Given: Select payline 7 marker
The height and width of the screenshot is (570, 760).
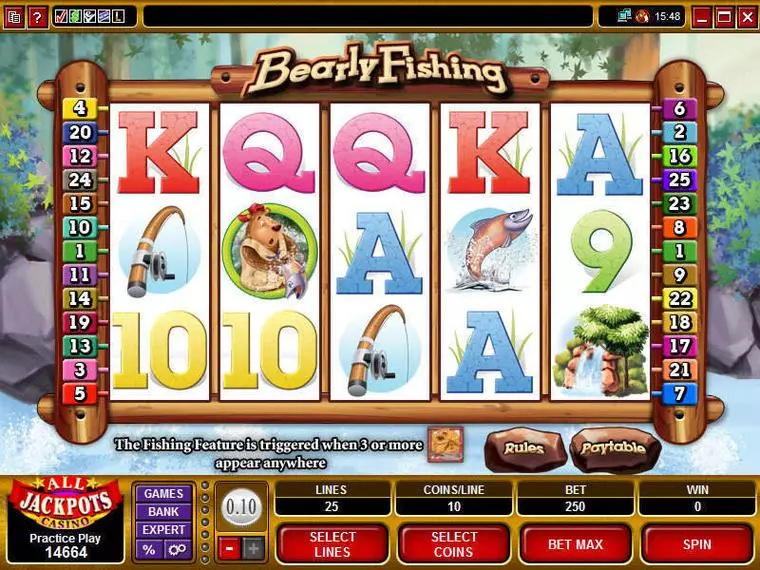Looking at the screenshot, I should (x=680, y=394).
